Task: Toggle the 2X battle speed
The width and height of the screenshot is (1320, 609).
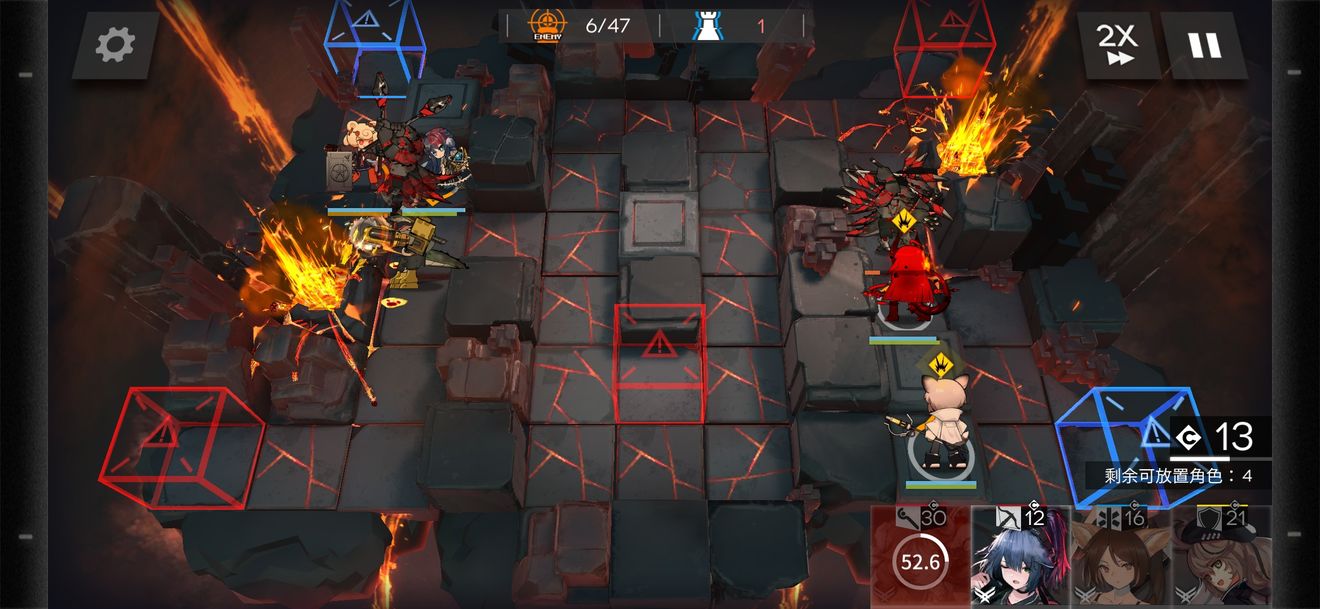Action: 1117,45
